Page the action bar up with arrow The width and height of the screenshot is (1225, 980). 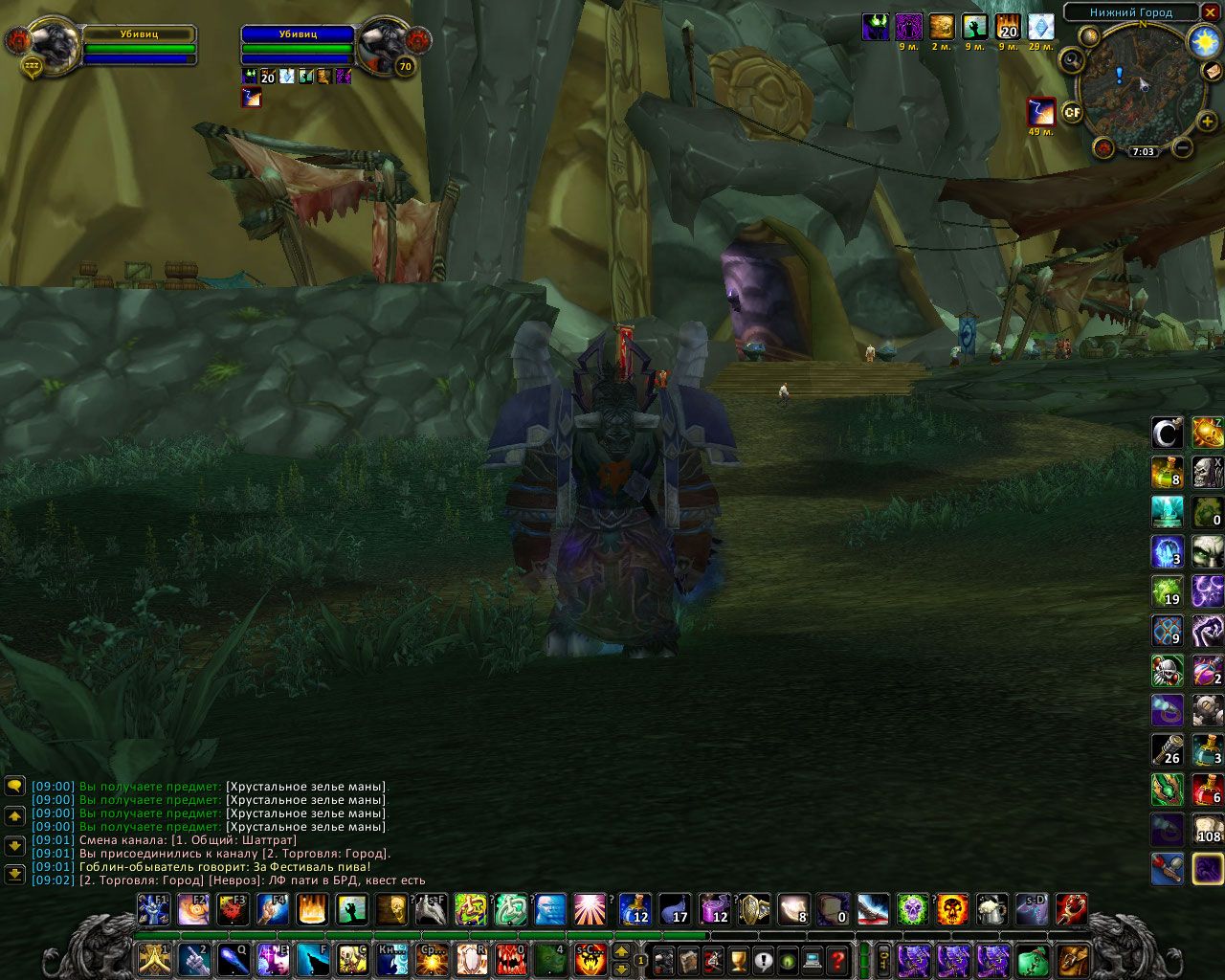tap(621, 951)
